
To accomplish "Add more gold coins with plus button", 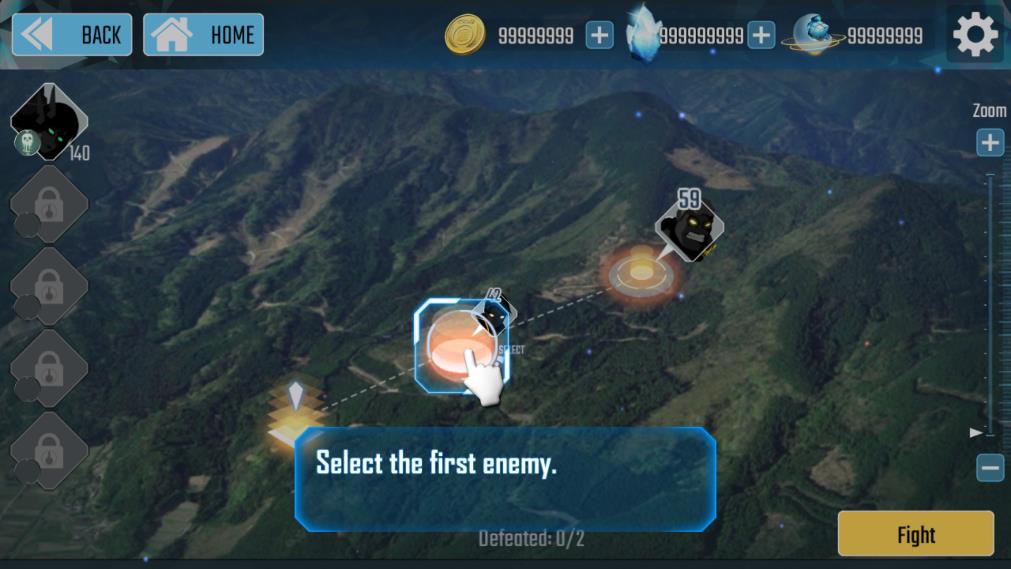I will pos(599,36).
